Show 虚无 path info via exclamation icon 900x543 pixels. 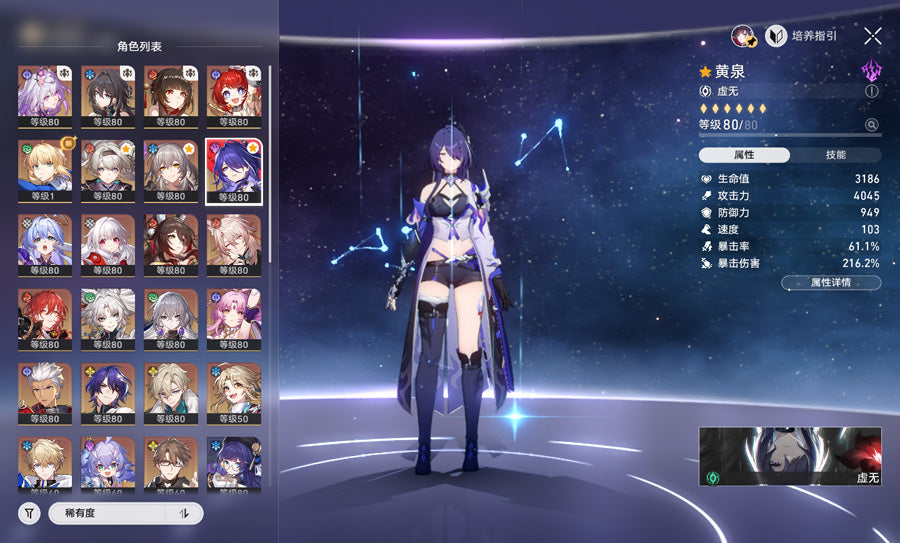[871, 91]
